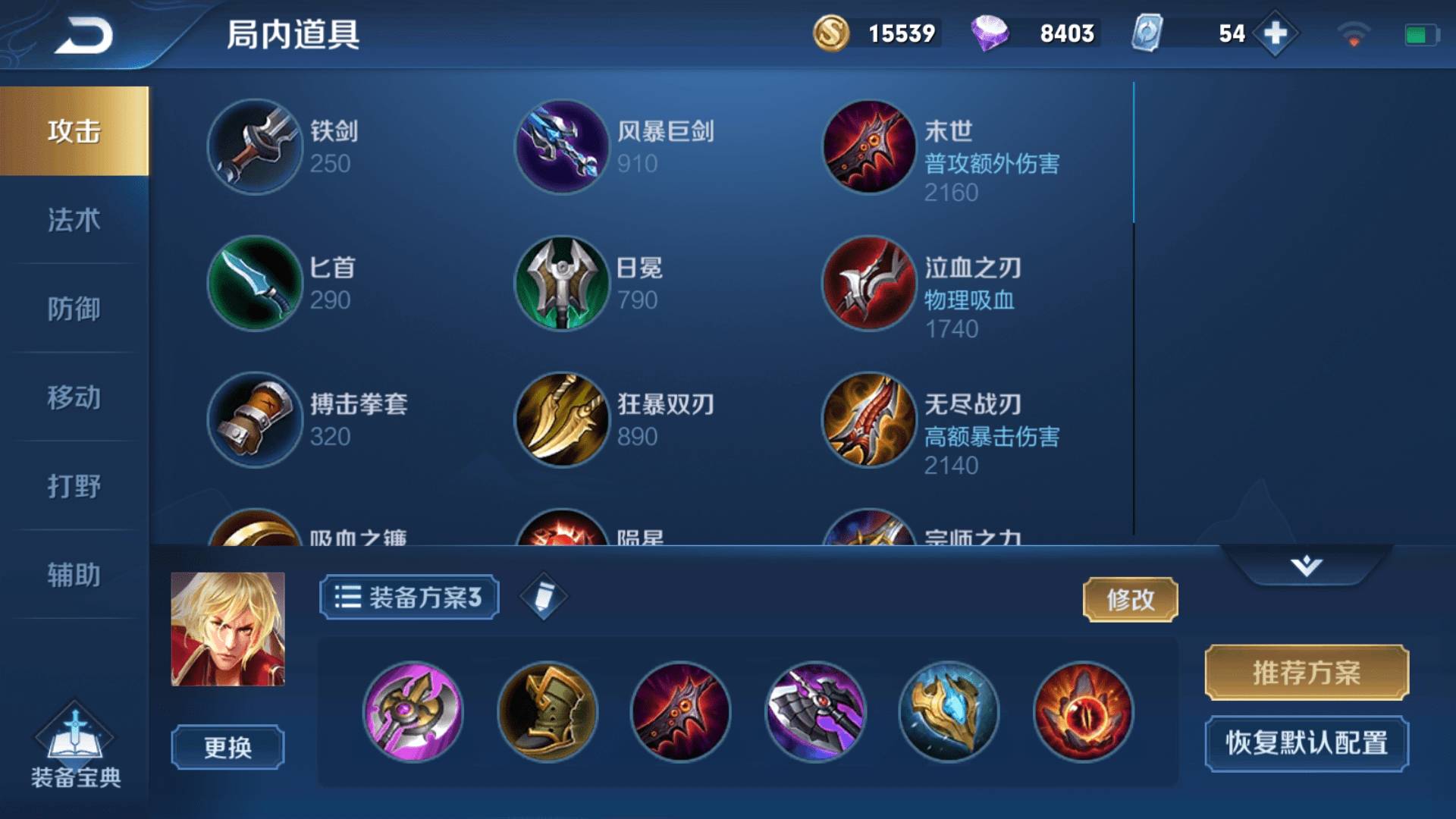The height and width of the screenshot is (819, 1456).
Task: Switch to the 法术 category tab
Action: pyautogui.click(x=74, y=221)
